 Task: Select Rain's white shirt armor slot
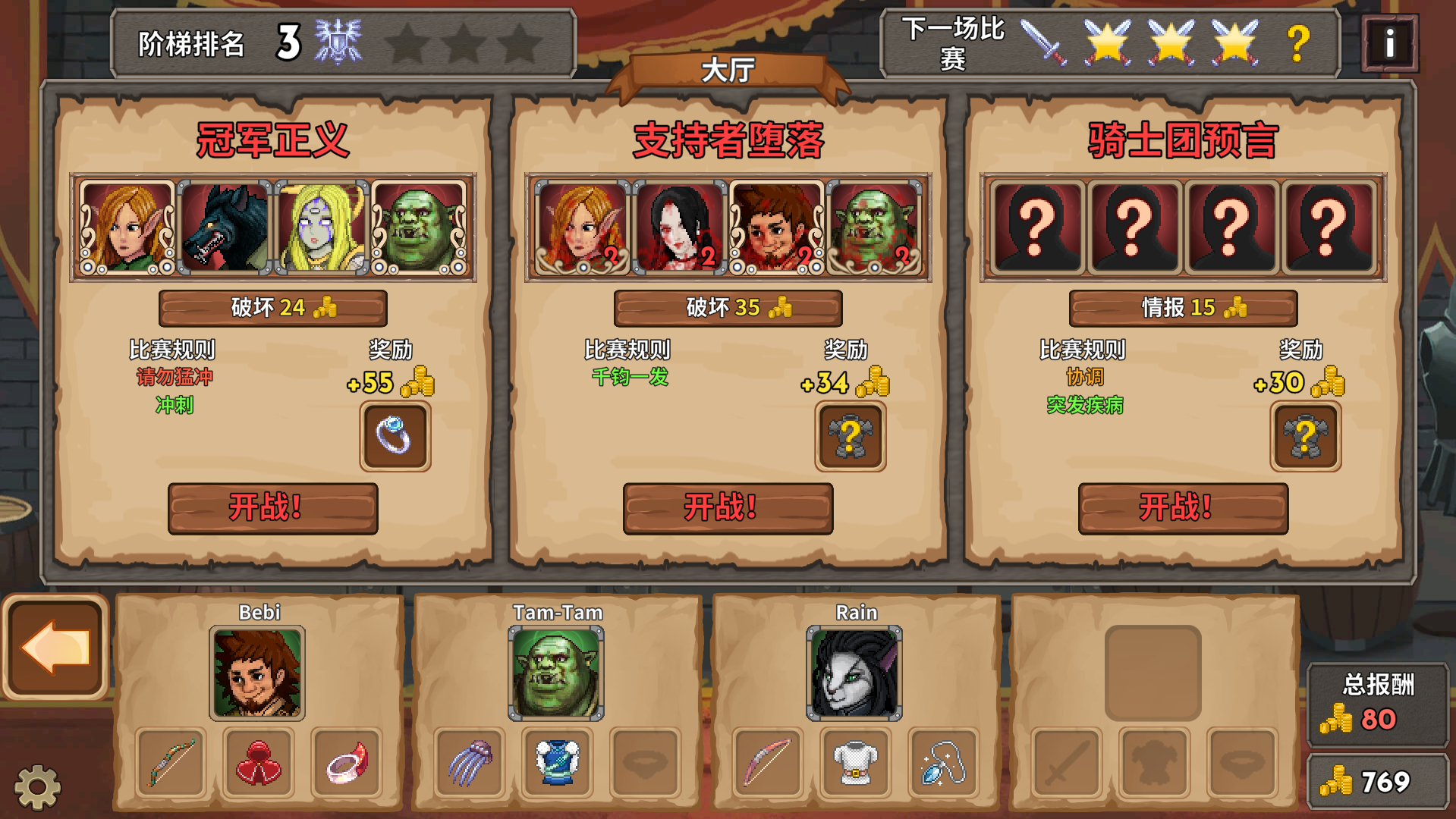(x=854, y=763)
